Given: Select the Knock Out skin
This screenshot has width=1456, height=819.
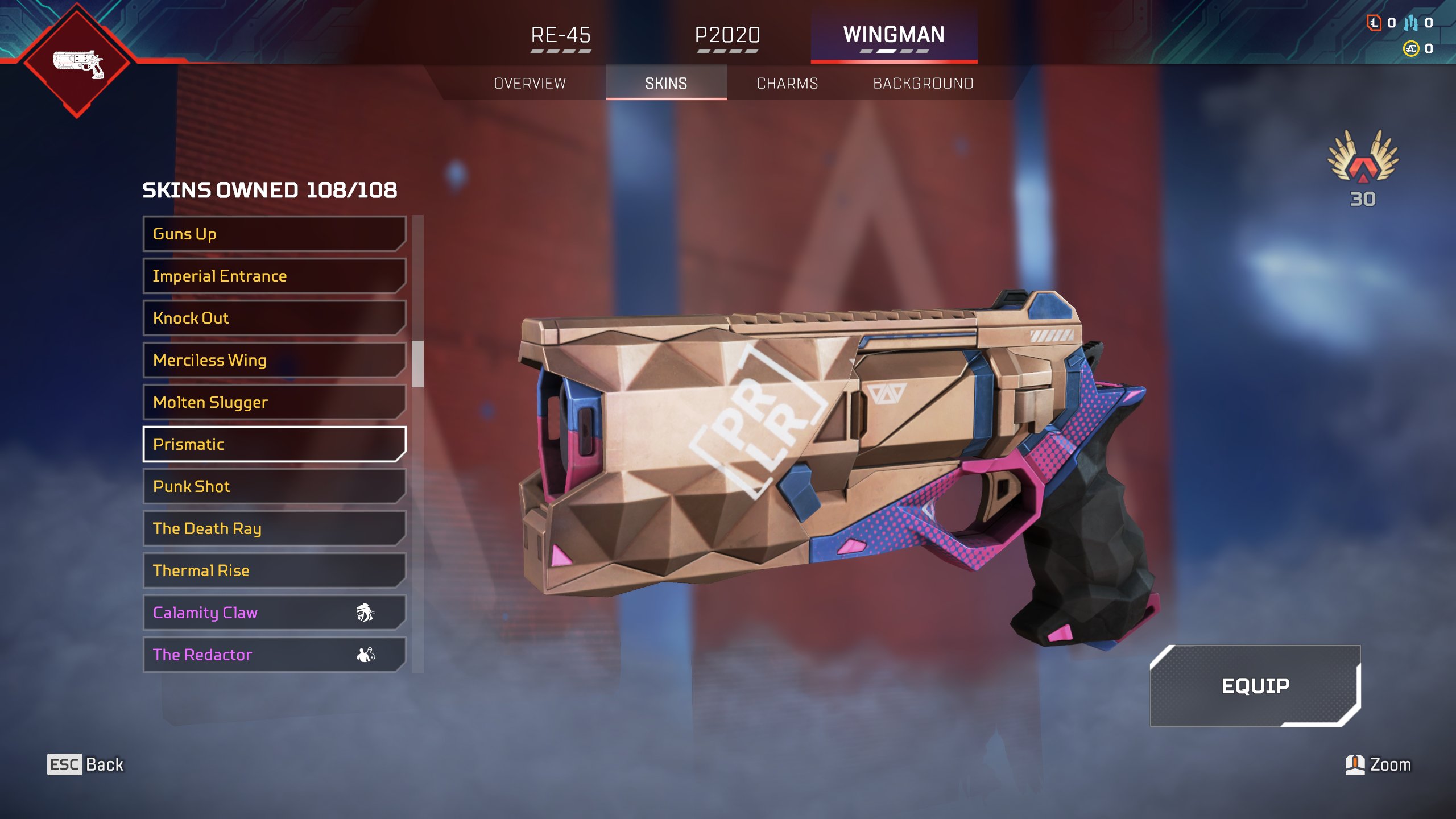Looking at the screenshot, I should 274,318.
